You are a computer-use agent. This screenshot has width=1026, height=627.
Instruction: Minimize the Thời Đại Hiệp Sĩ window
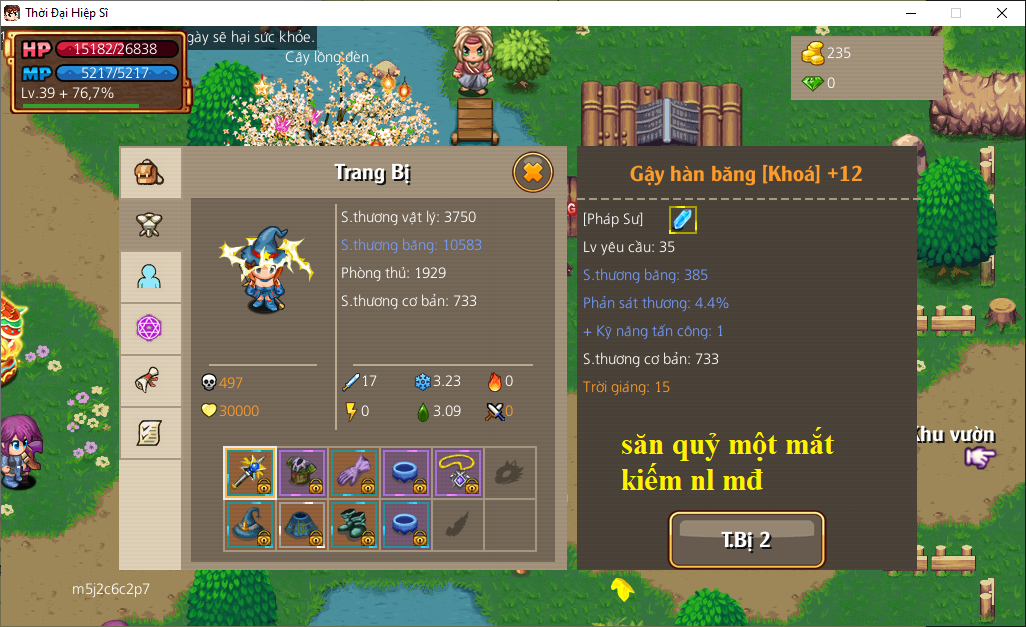pyautogui.click(x=911, y=13)
